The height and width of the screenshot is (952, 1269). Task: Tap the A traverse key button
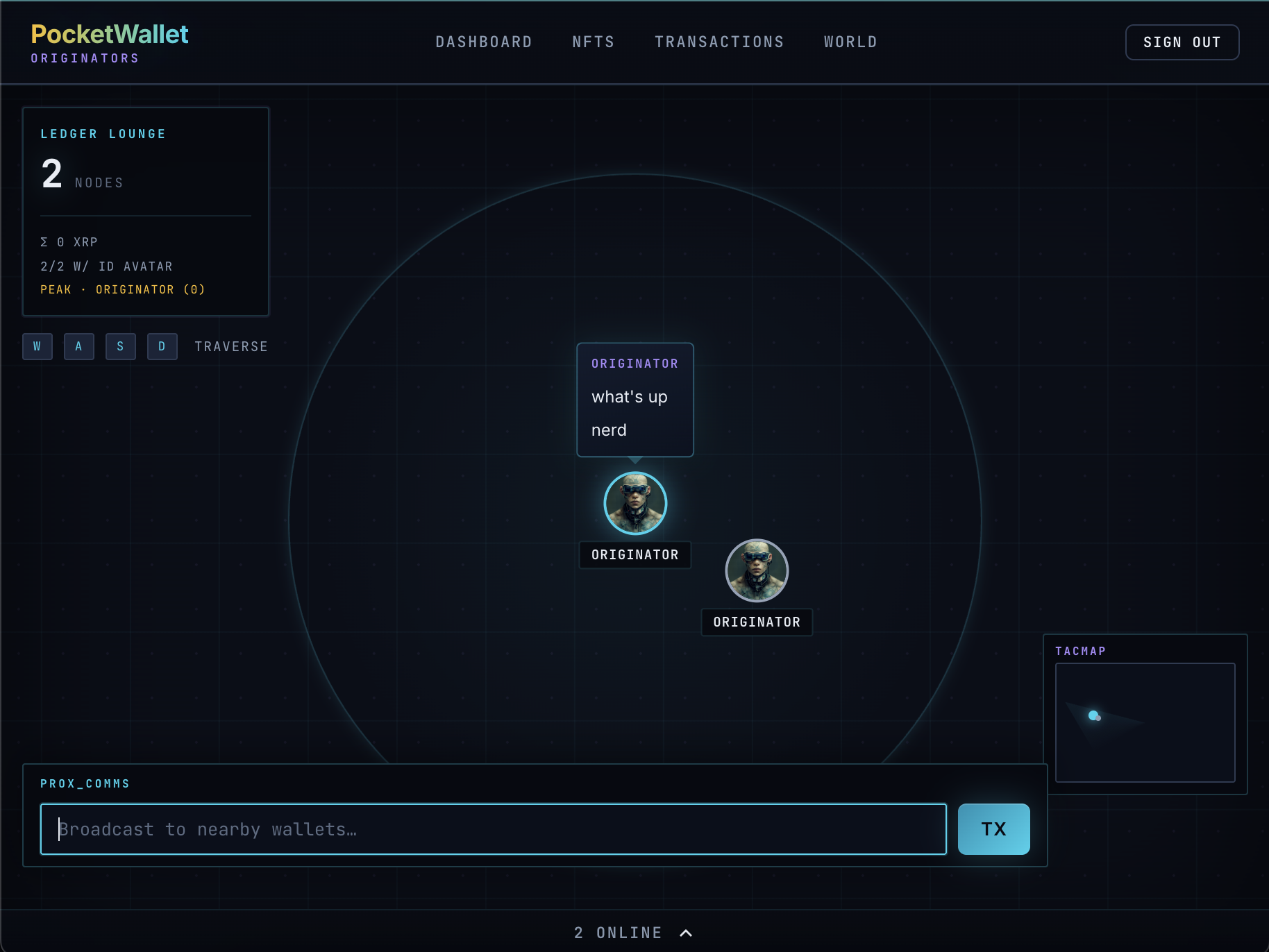click(x=79, y=346)
